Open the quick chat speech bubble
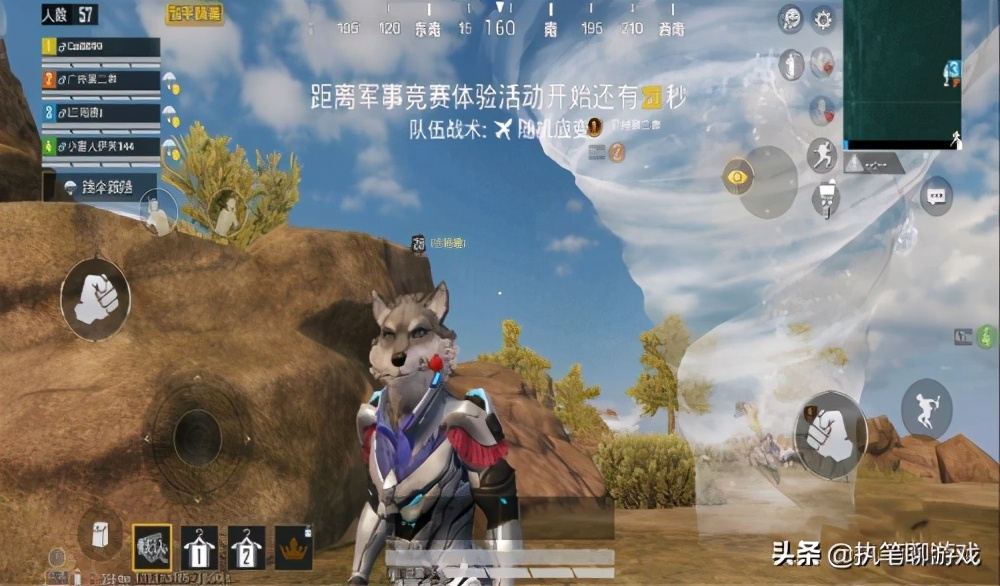 tap(936, 195)
